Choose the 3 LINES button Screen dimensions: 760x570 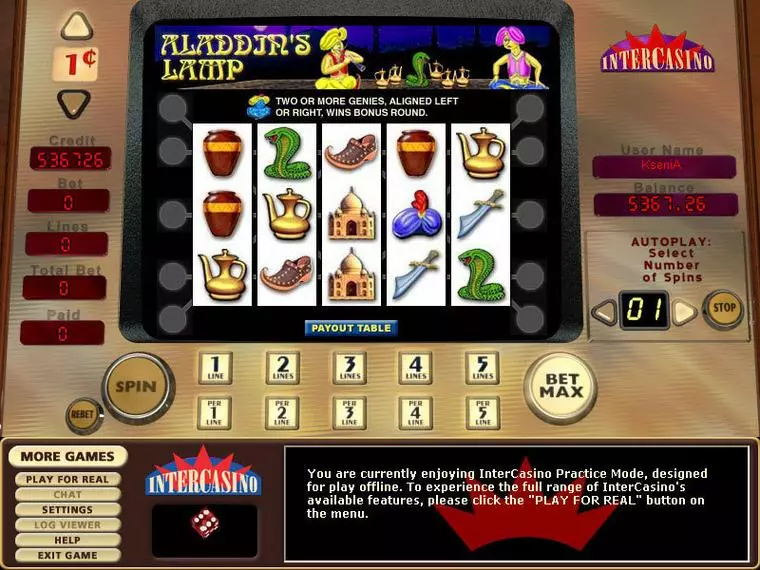[x=348, y=368]
